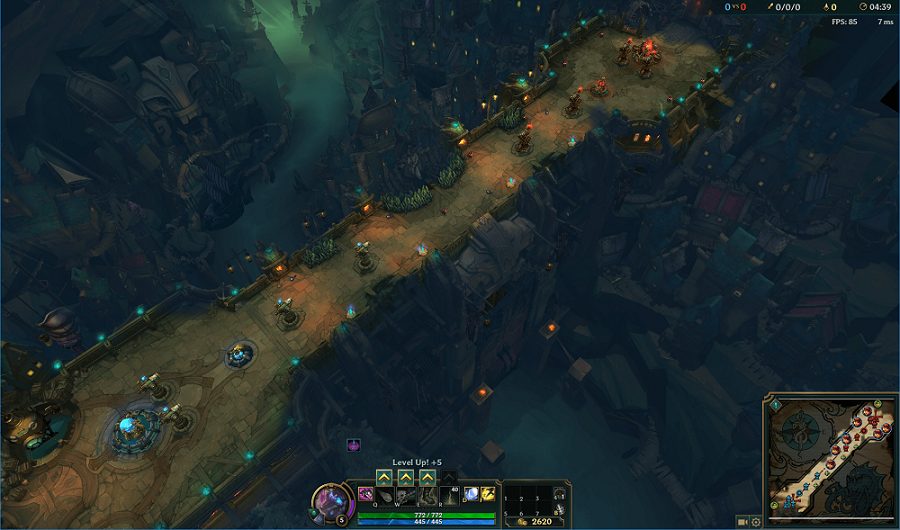
Task: Open settings with the minimap gear icon
Action: (756, 521)
